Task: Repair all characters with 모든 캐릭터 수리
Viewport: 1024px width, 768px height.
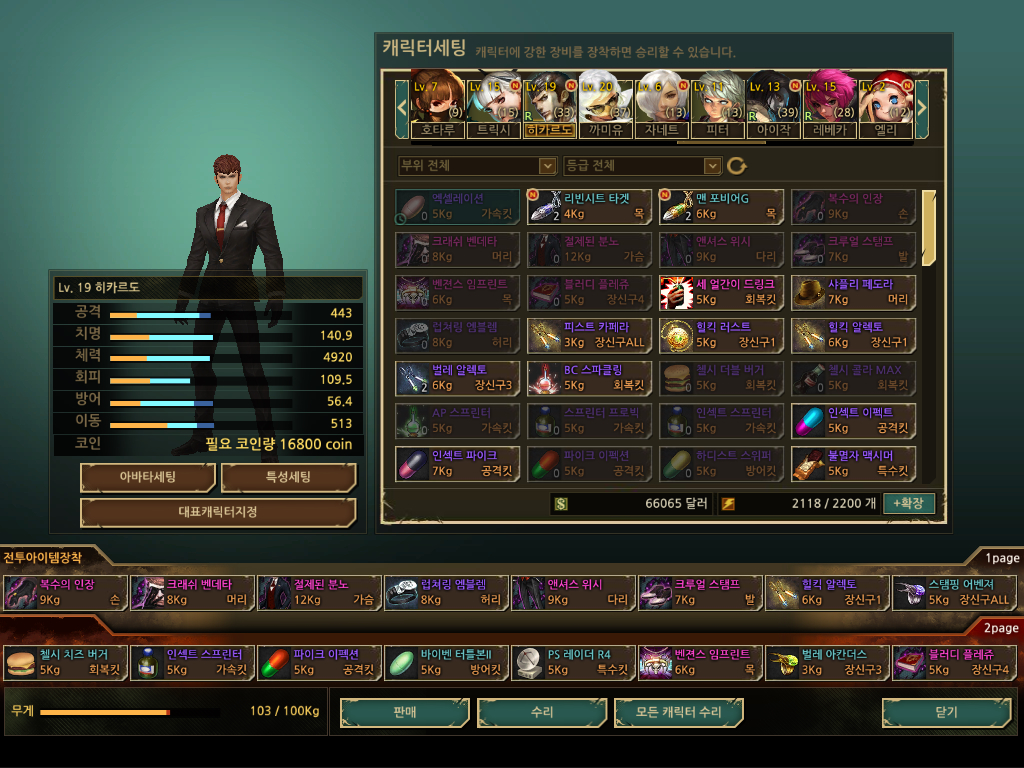Action: [679, 712]
